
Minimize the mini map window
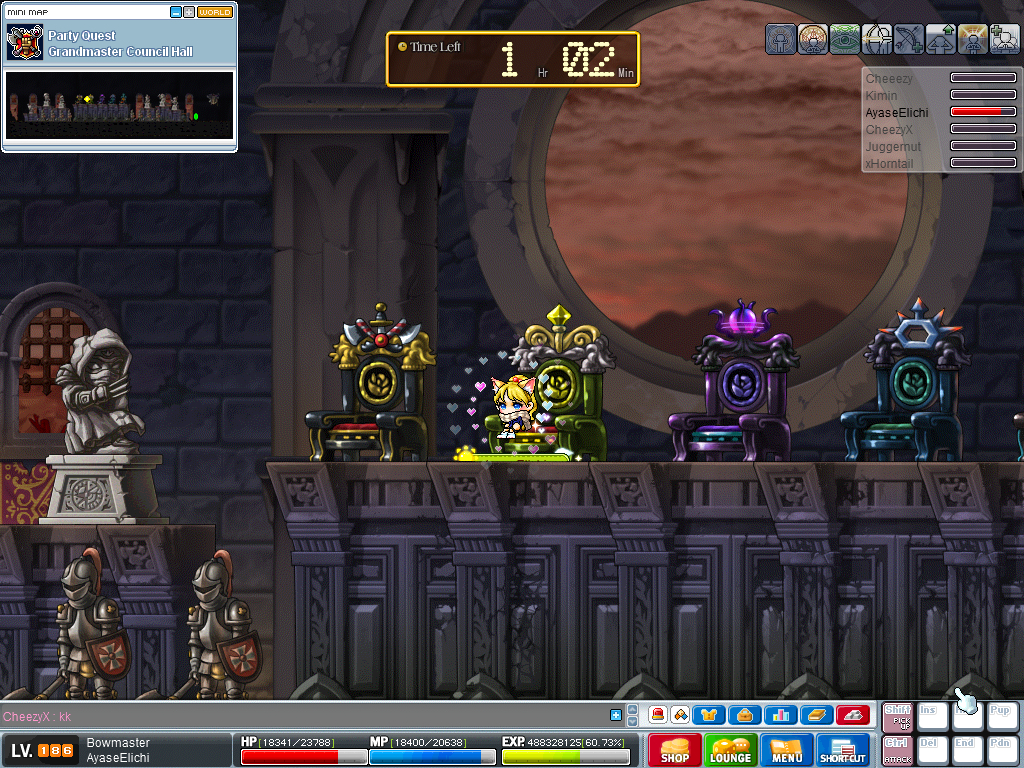pos(176,12)
